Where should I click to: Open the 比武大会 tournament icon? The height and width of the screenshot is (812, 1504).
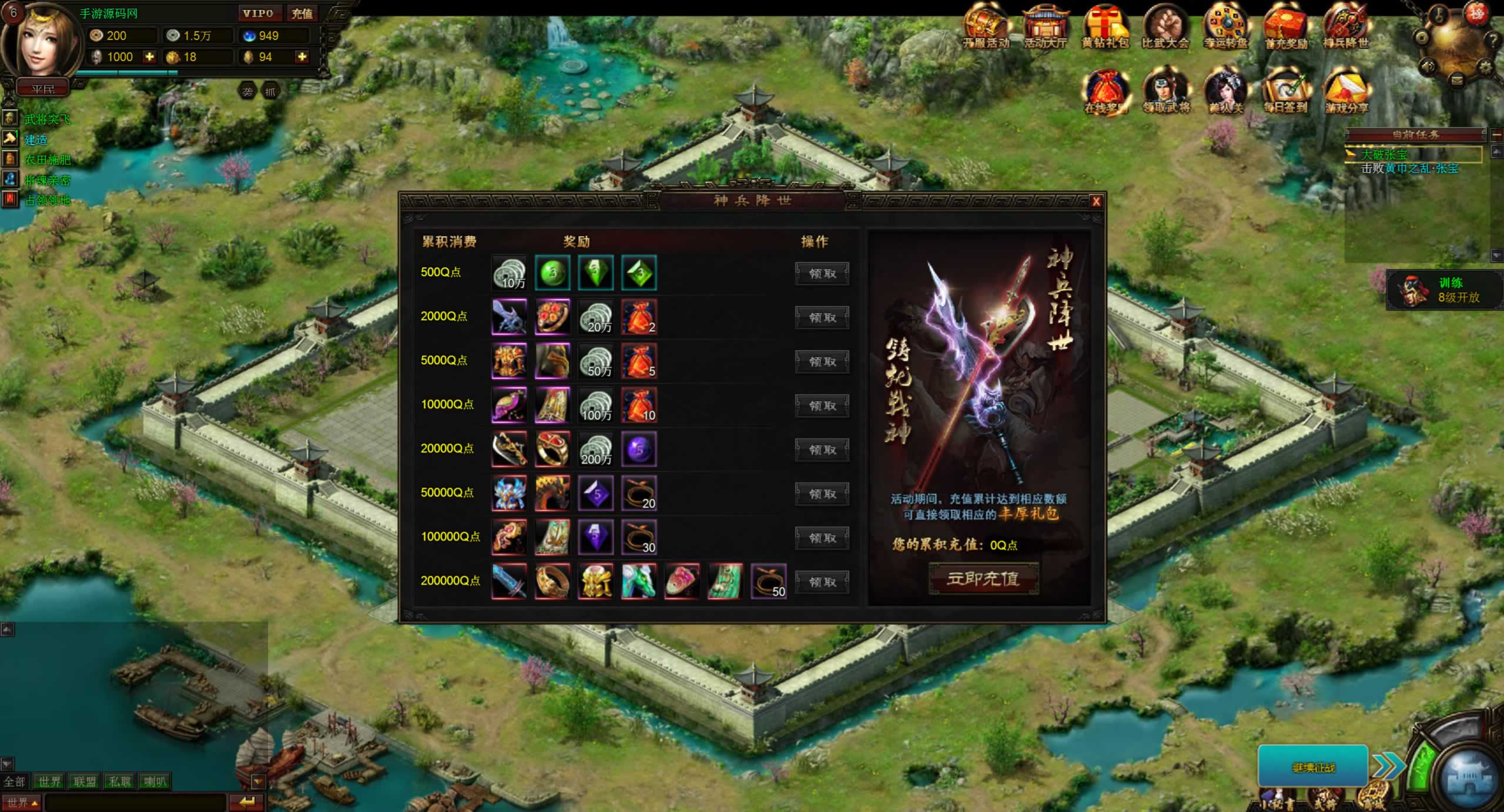click(1165, 26)
